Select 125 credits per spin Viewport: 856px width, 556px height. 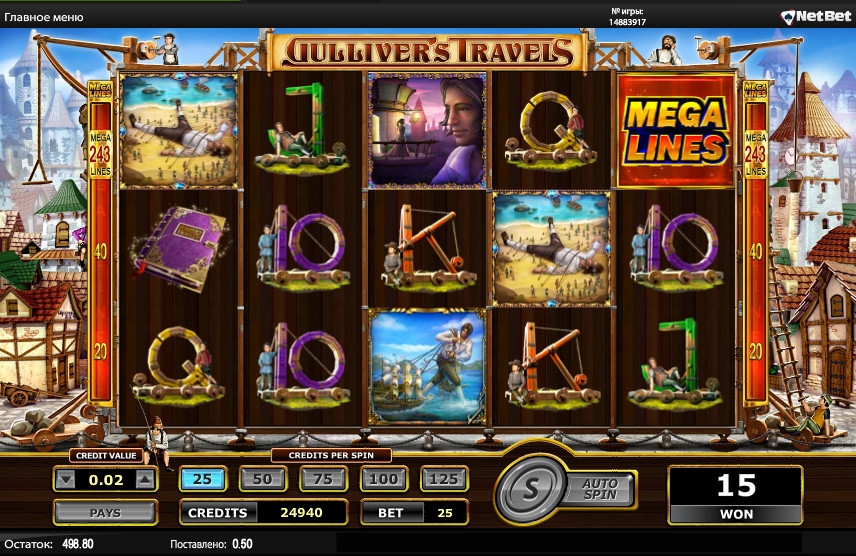444,479
